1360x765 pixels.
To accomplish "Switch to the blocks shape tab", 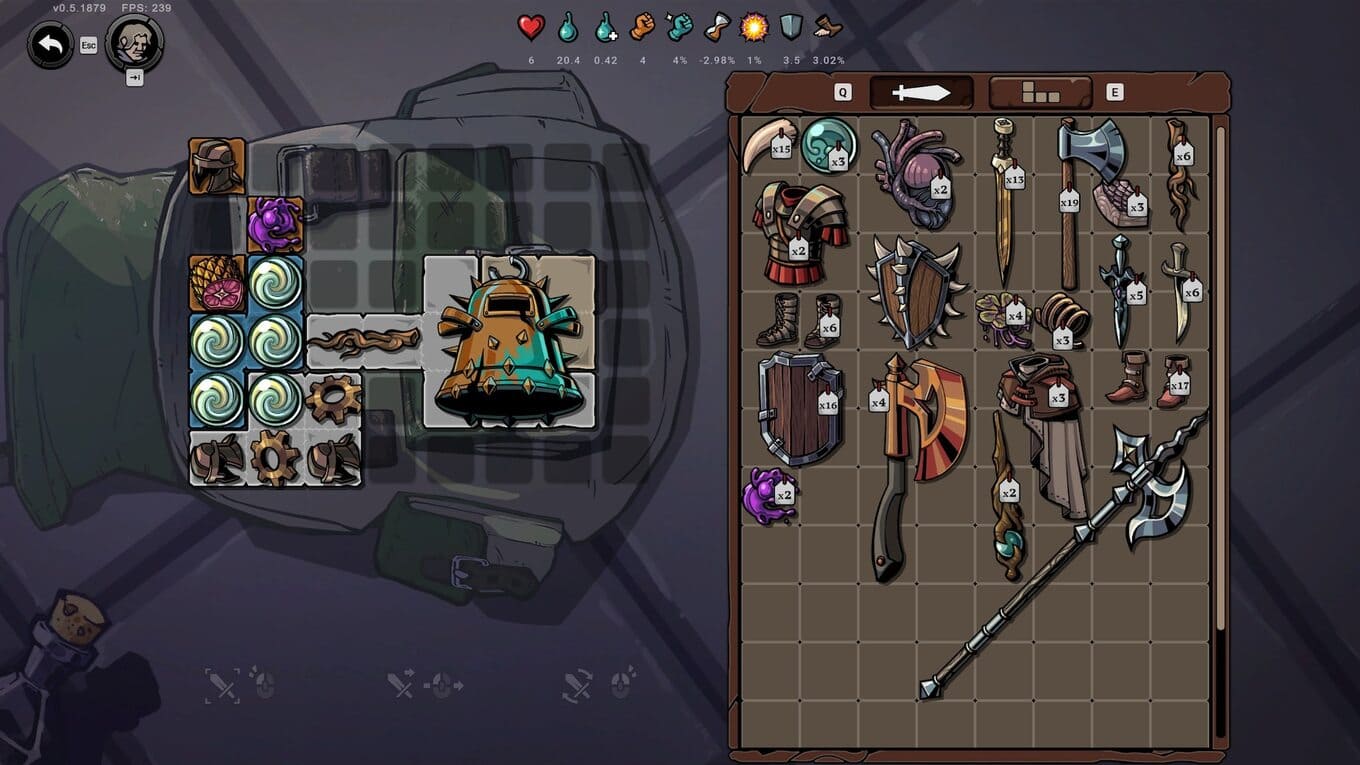I will (1040, 93).
